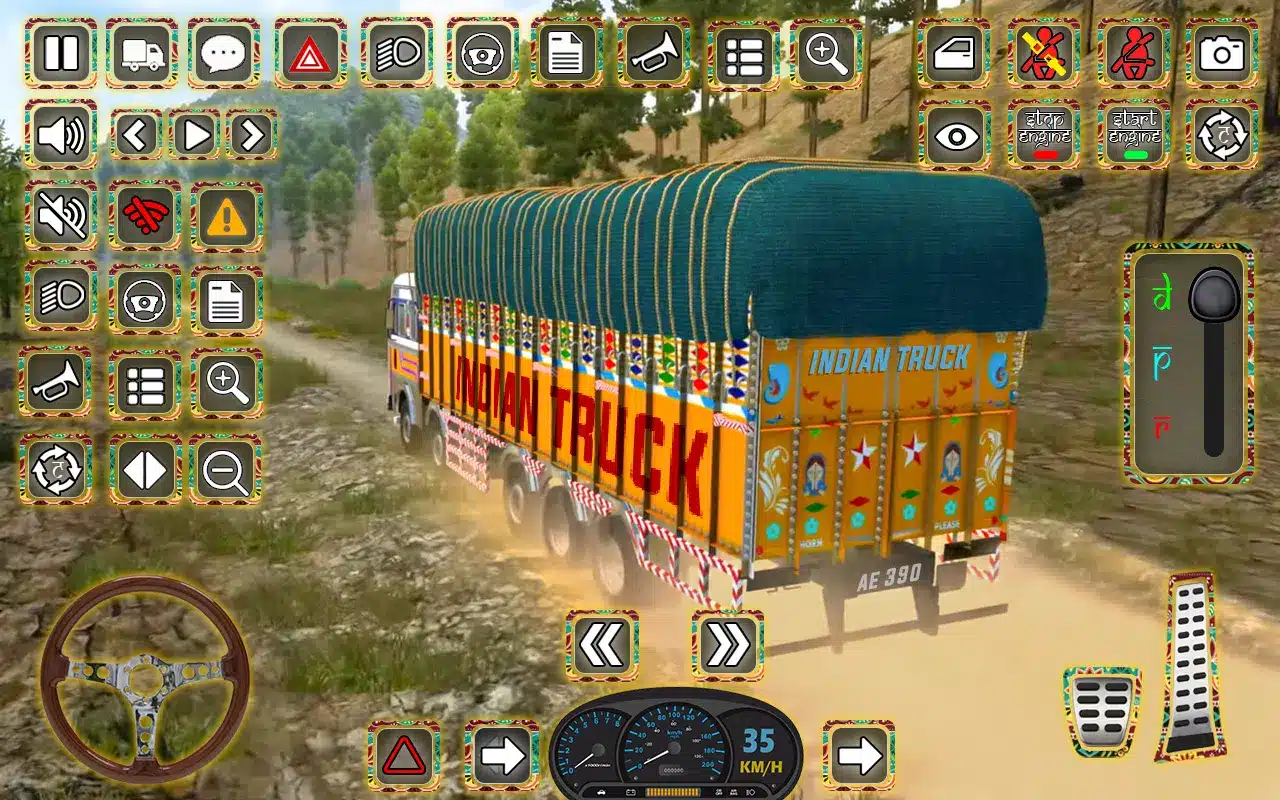Screen dimensions: 1280x800
Task: Open the chat bubble icon
Action: point(224,53)
